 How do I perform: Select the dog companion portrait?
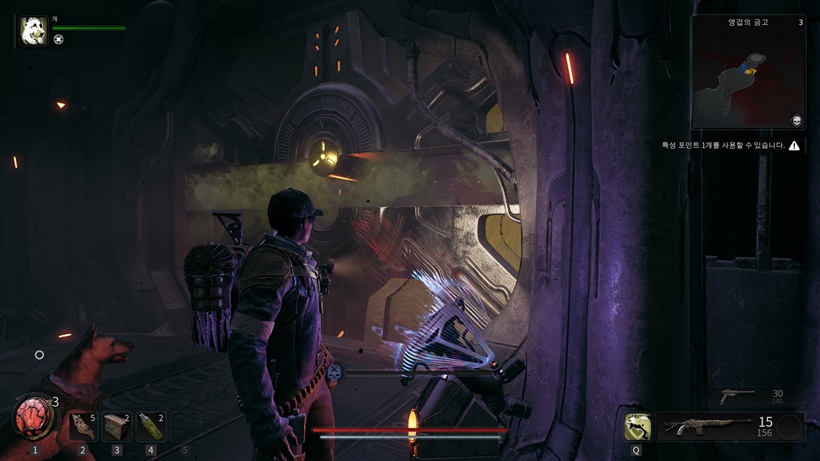tap(32, 31)
